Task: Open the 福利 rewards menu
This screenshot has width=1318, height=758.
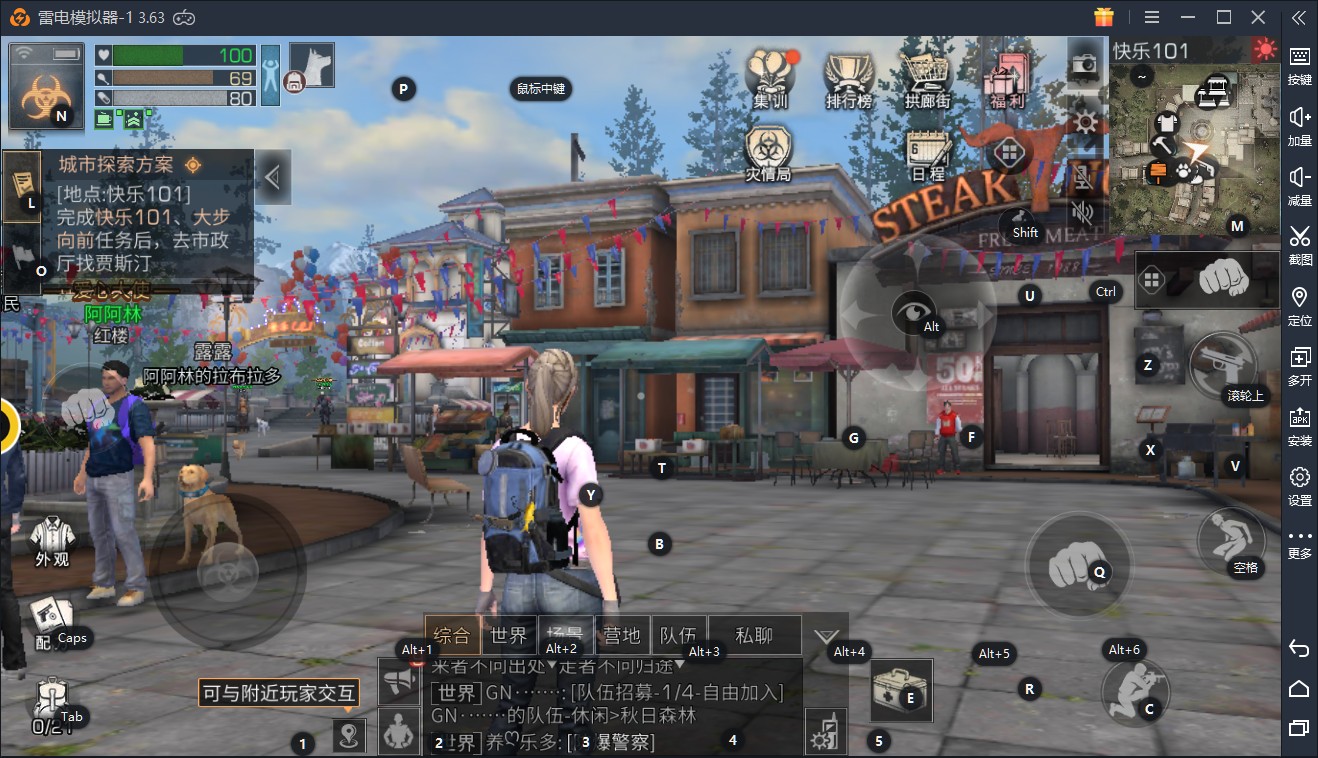Action: click(1006, 78)
